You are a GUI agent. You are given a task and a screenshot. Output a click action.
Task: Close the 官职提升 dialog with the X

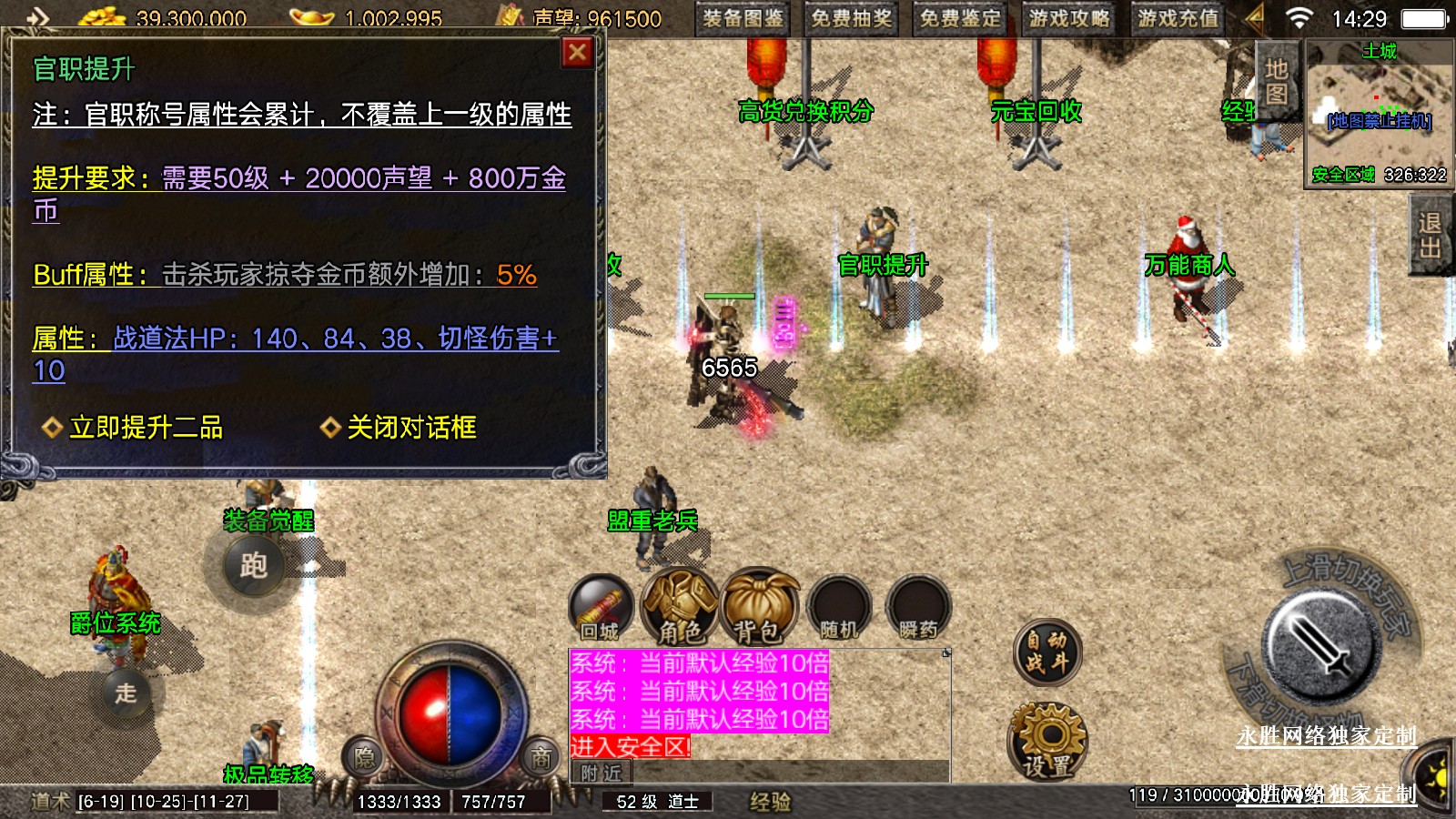(577, 53)
